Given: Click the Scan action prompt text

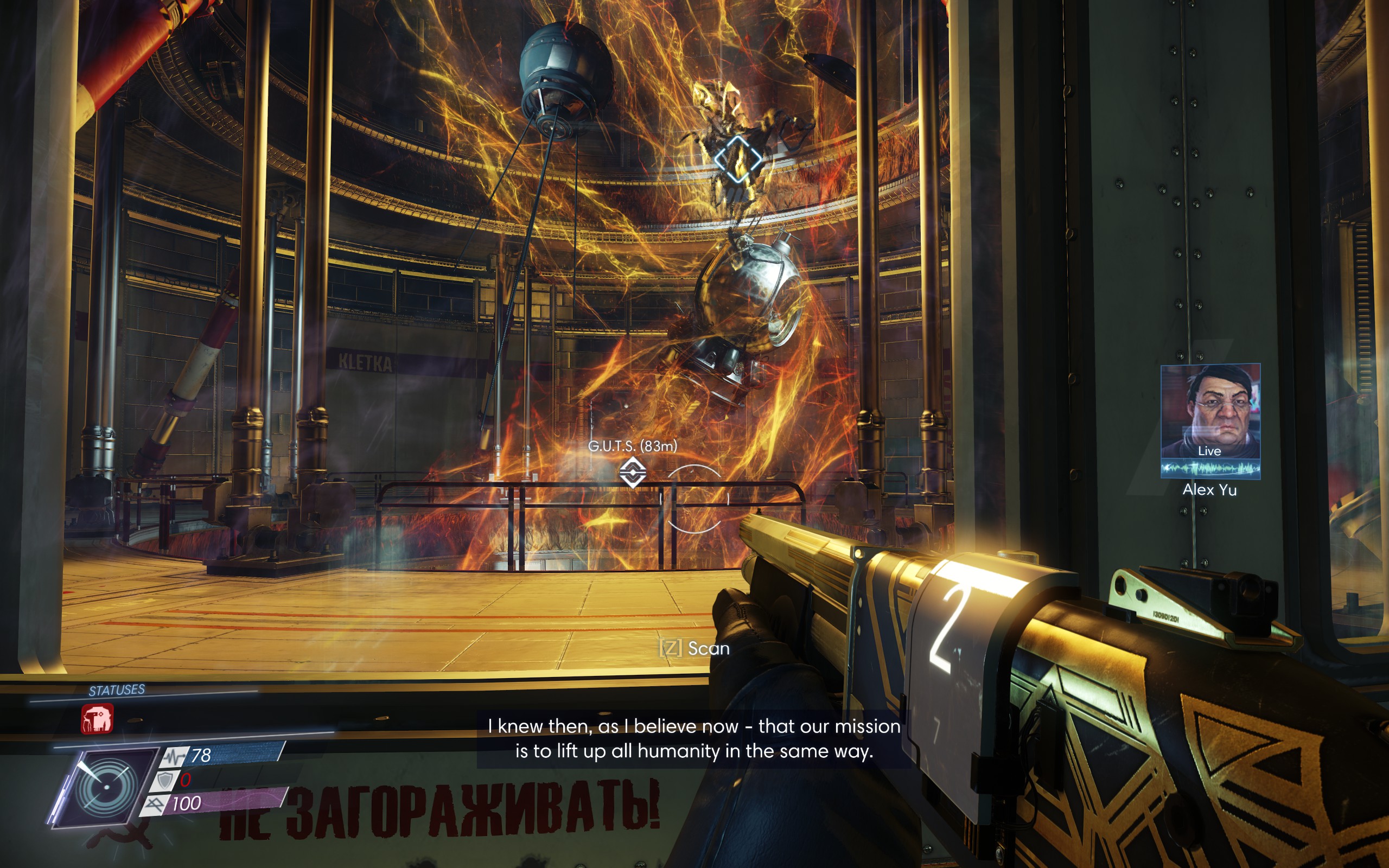Looking at the screenshot, I should coord(710,649).
